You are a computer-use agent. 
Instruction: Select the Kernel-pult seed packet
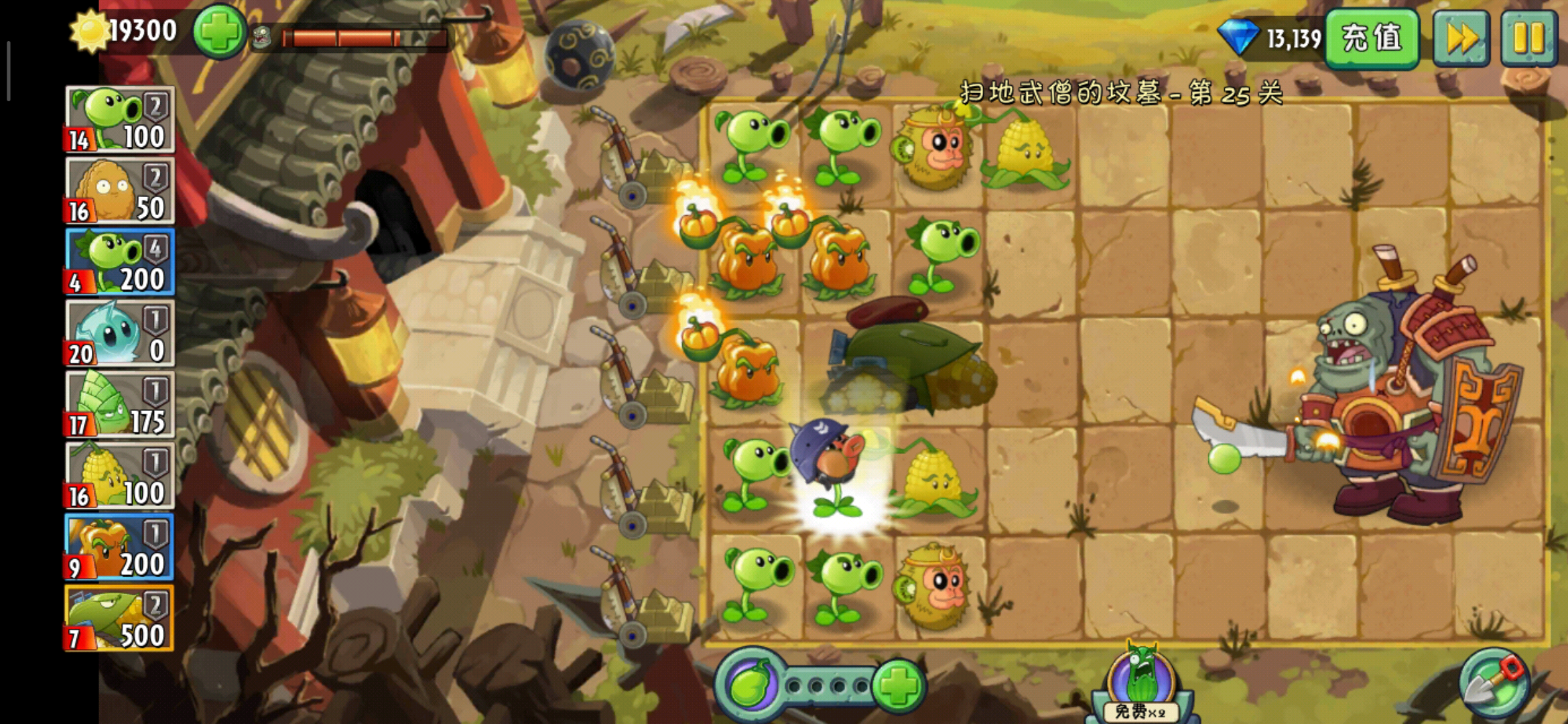(119, 476)
